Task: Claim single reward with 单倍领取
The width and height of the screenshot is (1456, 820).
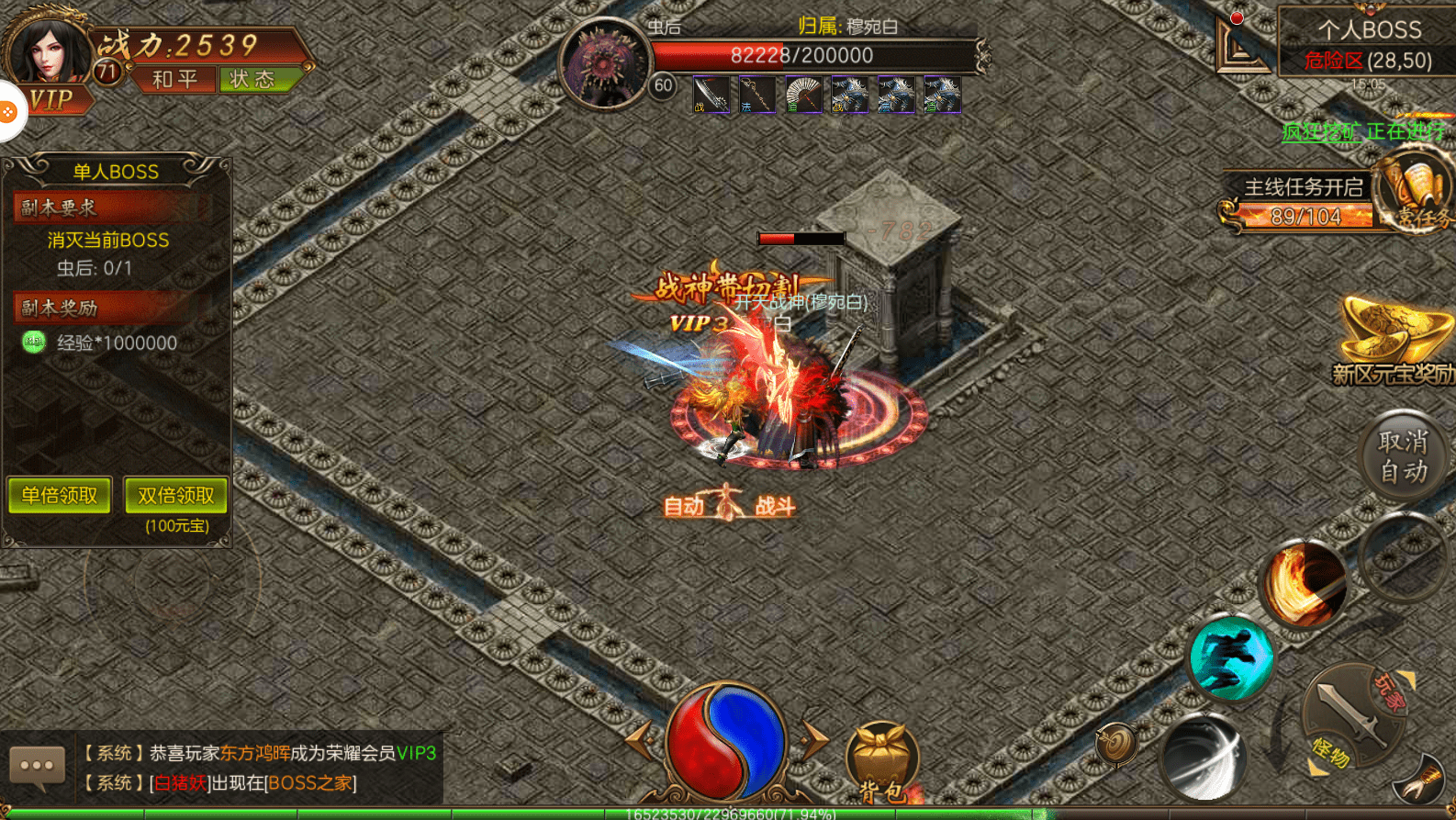Action: click(x=60, y=496)
